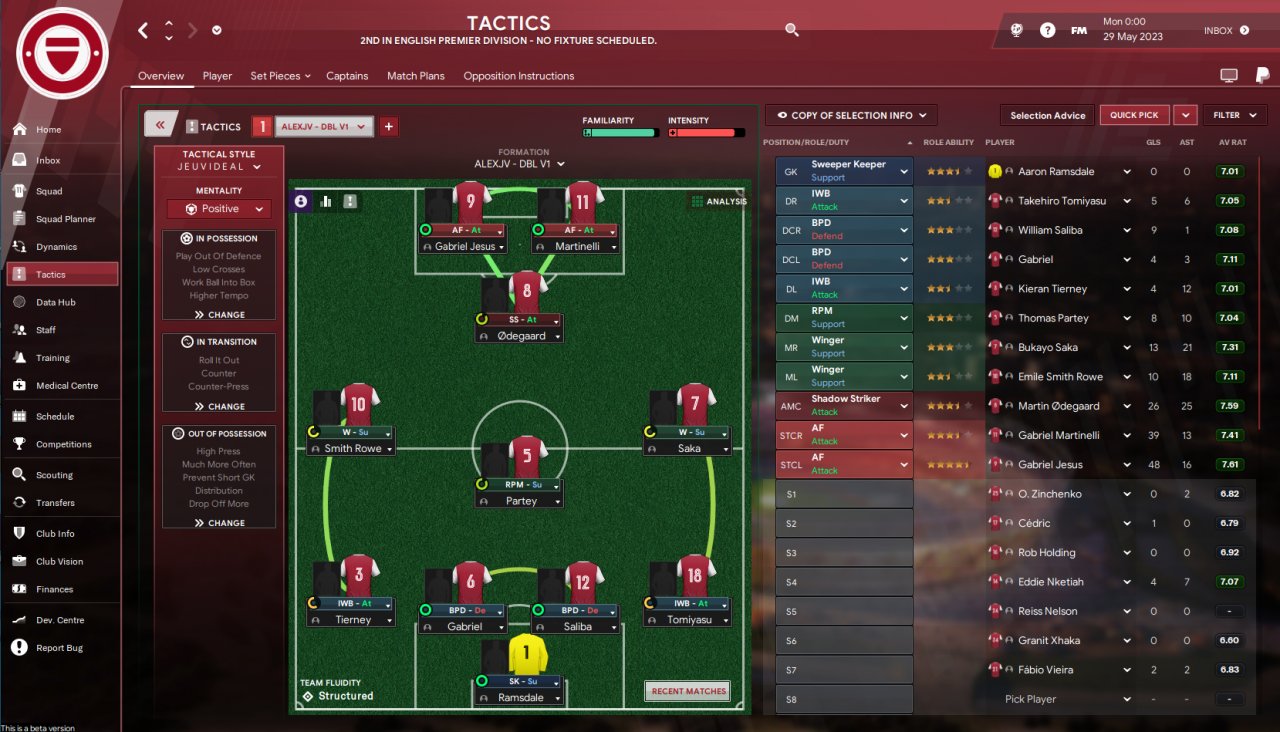
Task: Click the Quick Pick button
Action: click(1134, 115)
